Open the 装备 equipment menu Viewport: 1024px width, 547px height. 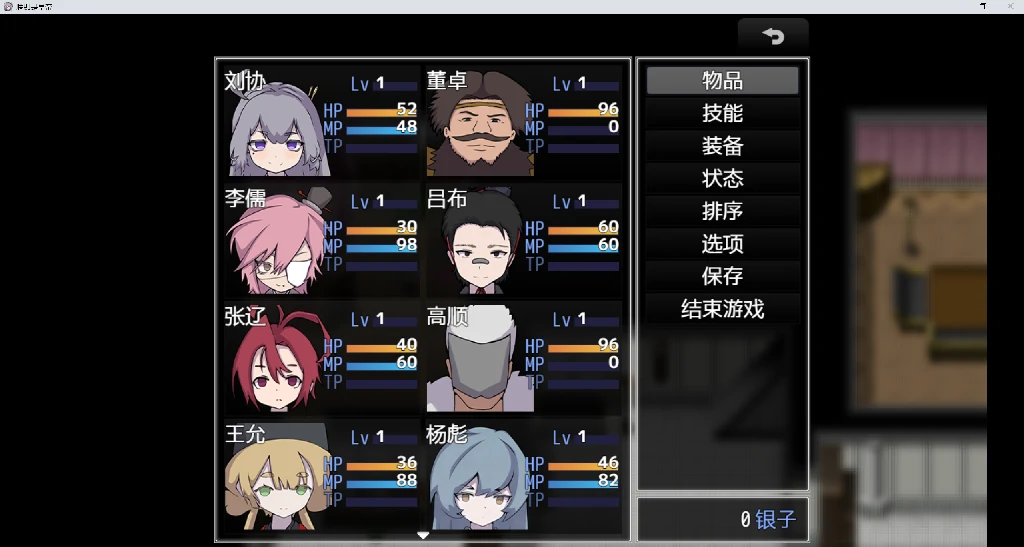722,146
